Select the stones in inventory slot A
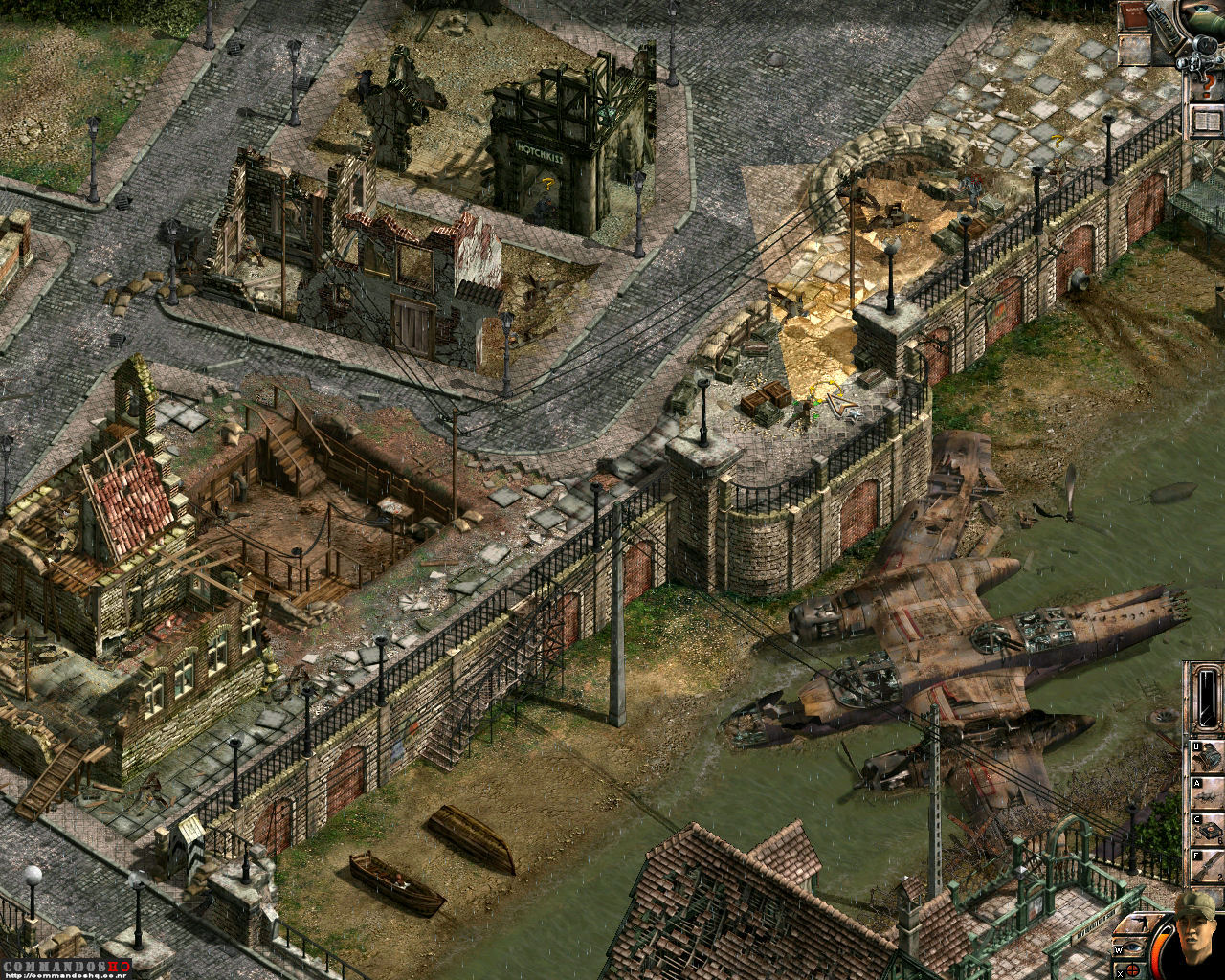This screenshot has width=1225, height=980. pos(1208,791)
